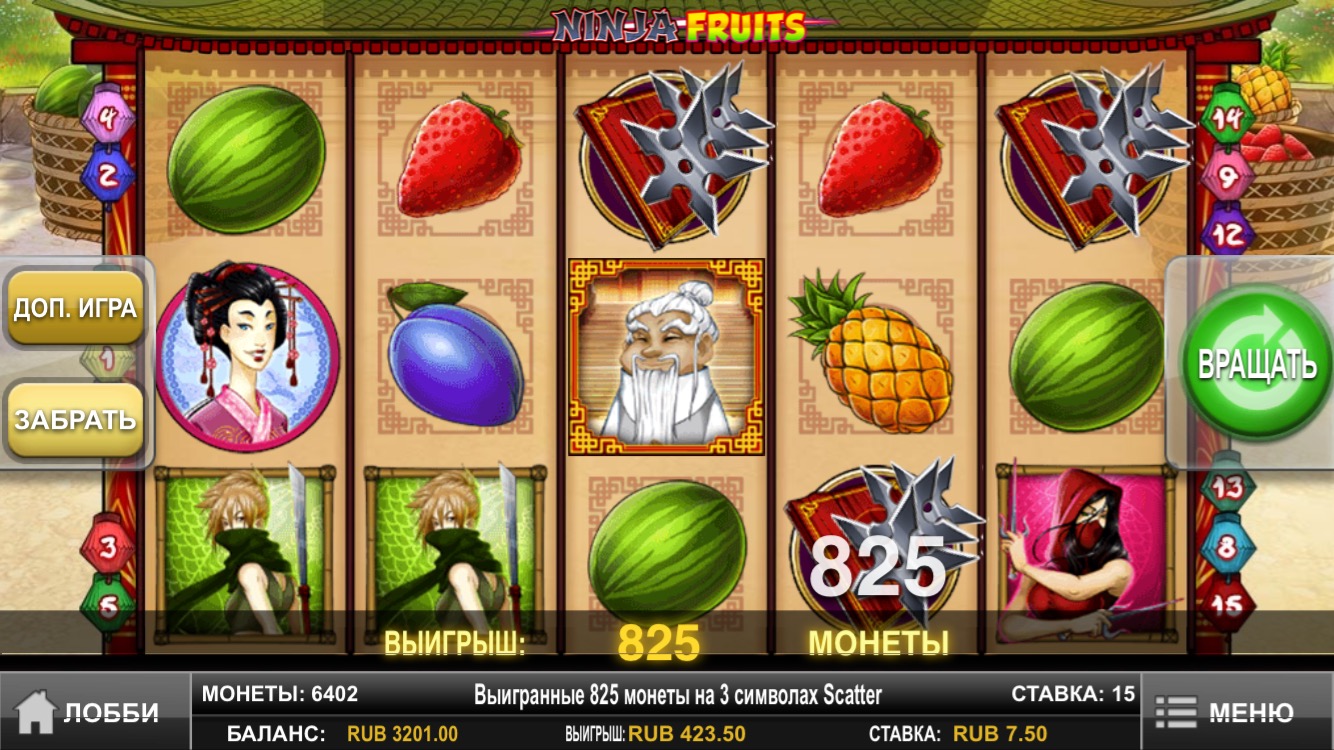Click payline lantern number 9

tap(1227, 176)
